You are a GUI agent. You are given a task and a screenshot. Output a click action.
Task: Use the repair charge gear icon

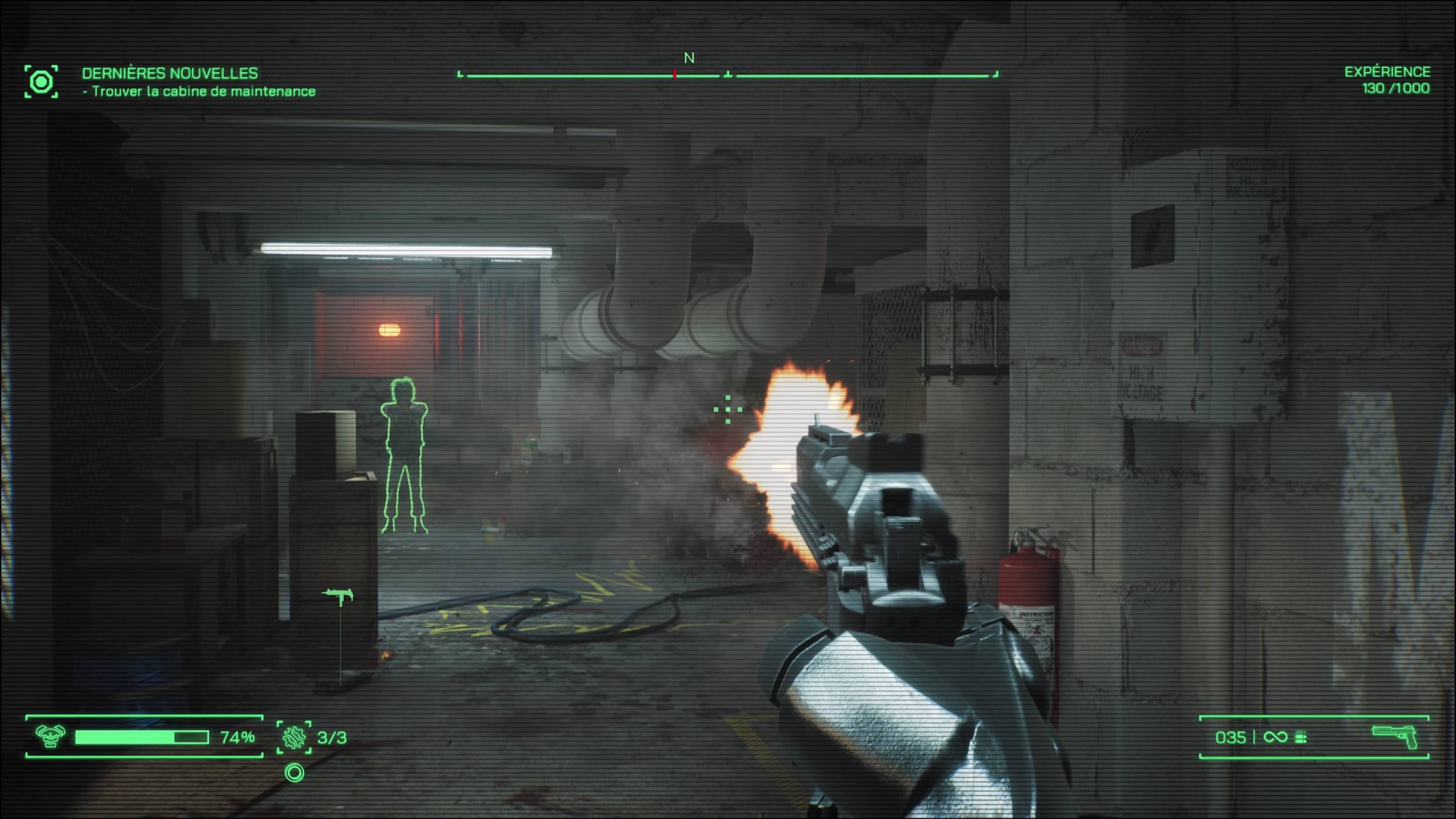[294, 737]
